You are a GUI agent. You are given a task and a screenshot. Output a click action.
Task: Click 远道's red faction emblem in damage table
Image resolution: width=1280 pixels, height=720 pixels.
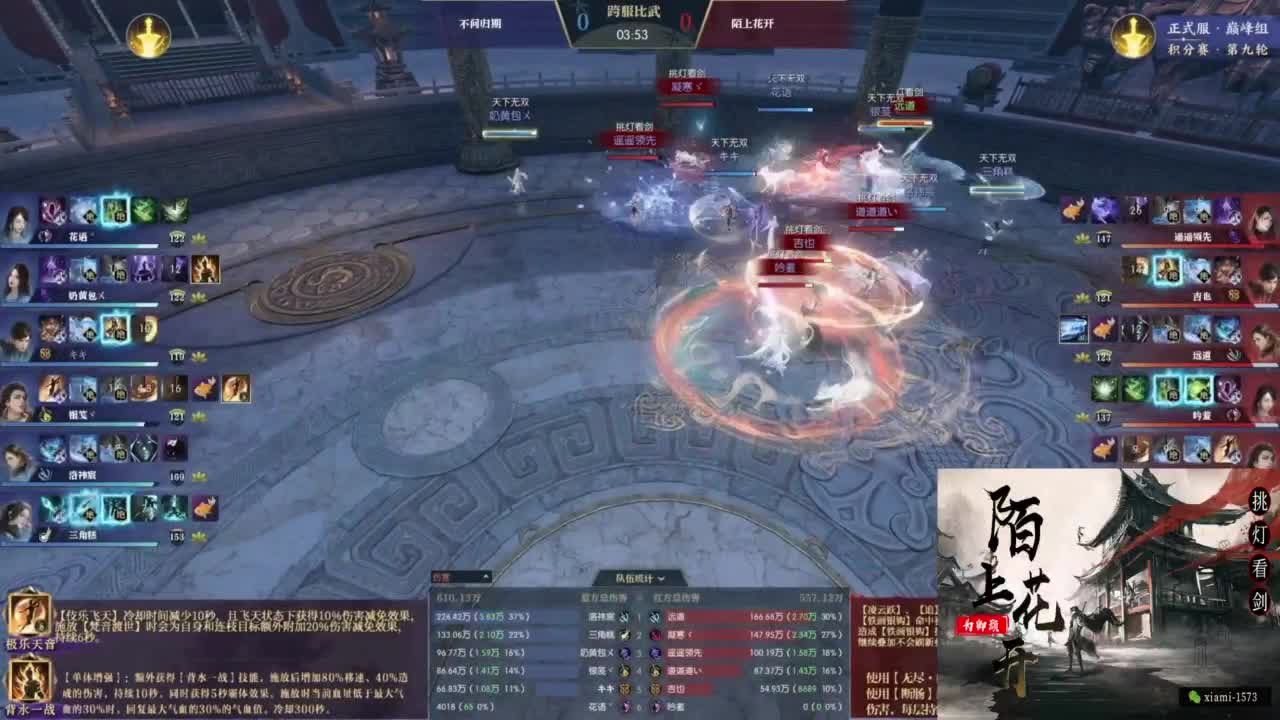656,617
